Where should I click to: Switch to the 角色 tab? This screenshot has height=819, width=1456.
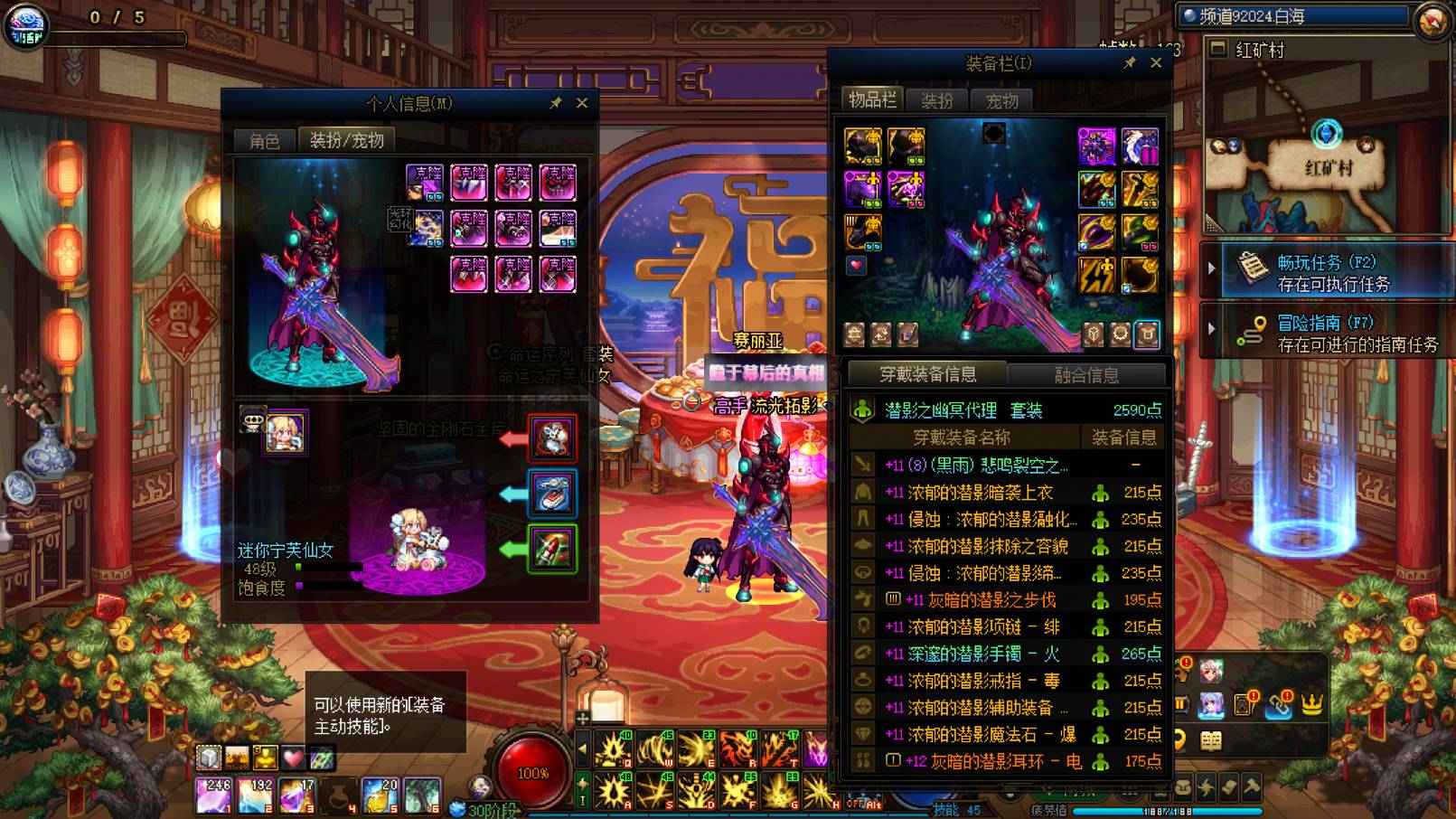pos(264,140)
